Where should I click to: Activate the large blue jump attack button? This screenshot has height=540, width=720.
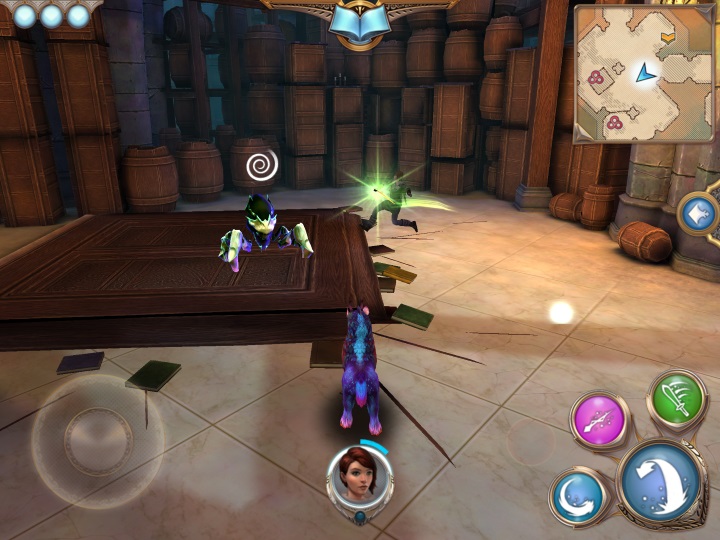point(660,484)
